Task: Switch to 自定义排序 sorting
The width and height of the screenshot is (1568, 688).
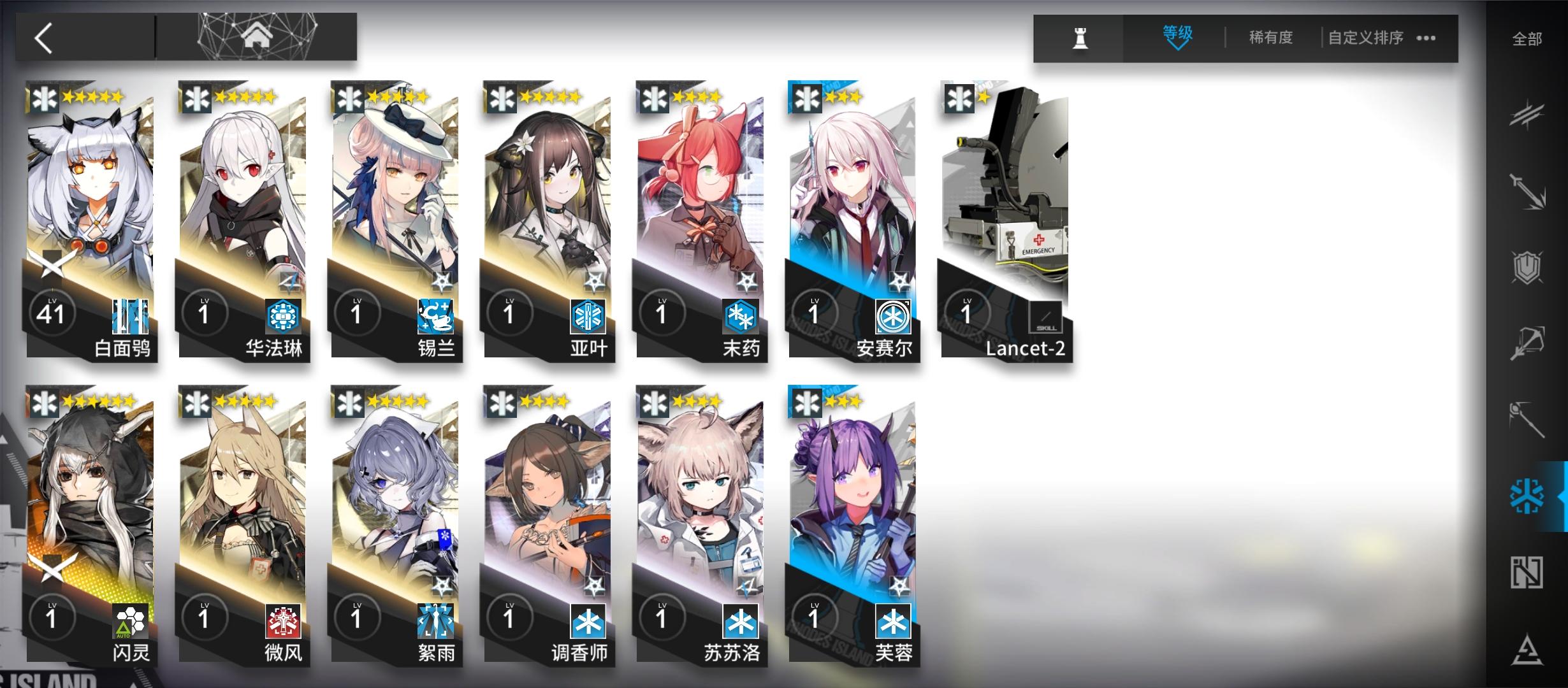Action: click(1365, 37)
